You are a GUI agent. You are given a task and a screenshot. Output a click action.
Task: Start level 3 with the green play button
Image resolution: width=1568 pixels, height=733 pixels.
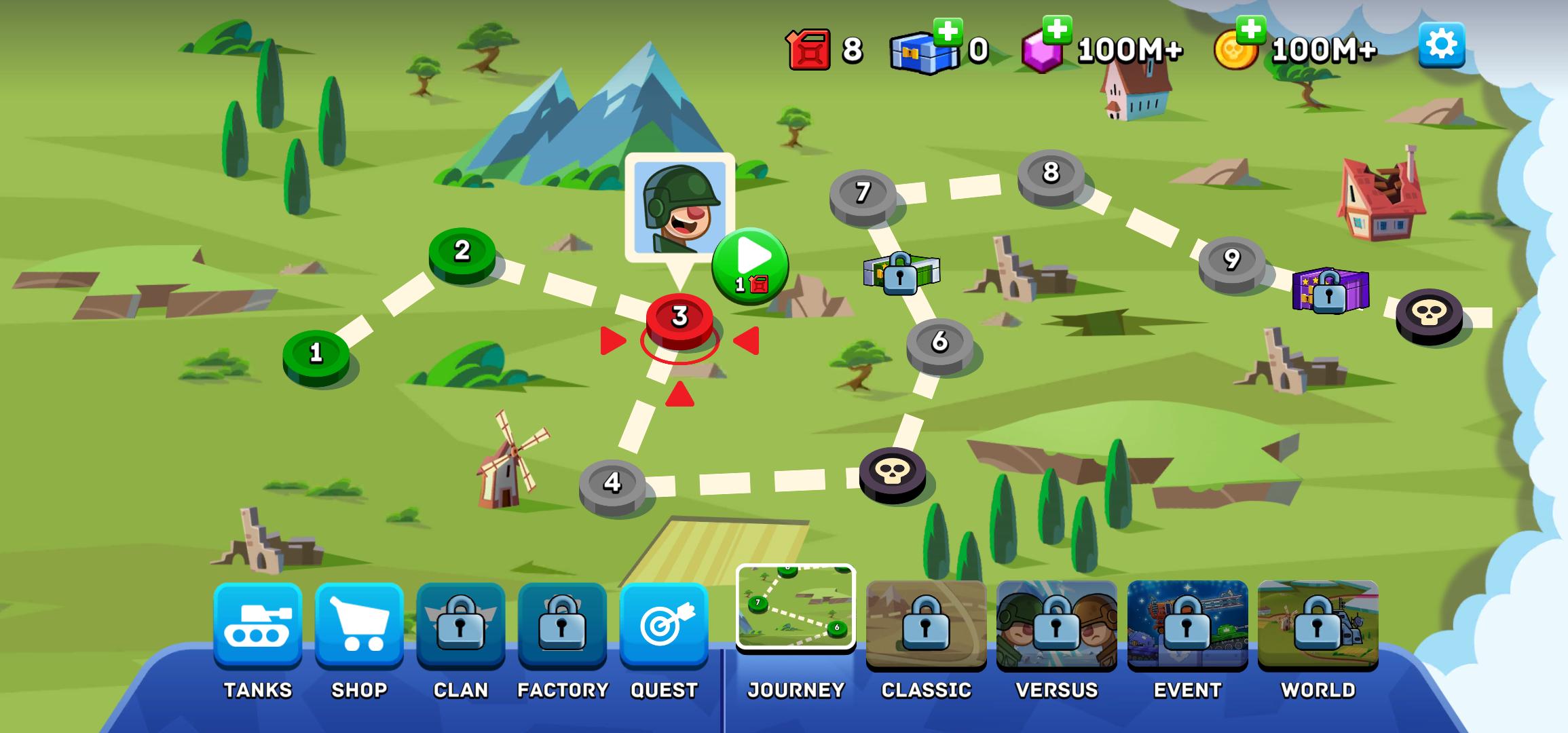point(750,265)
